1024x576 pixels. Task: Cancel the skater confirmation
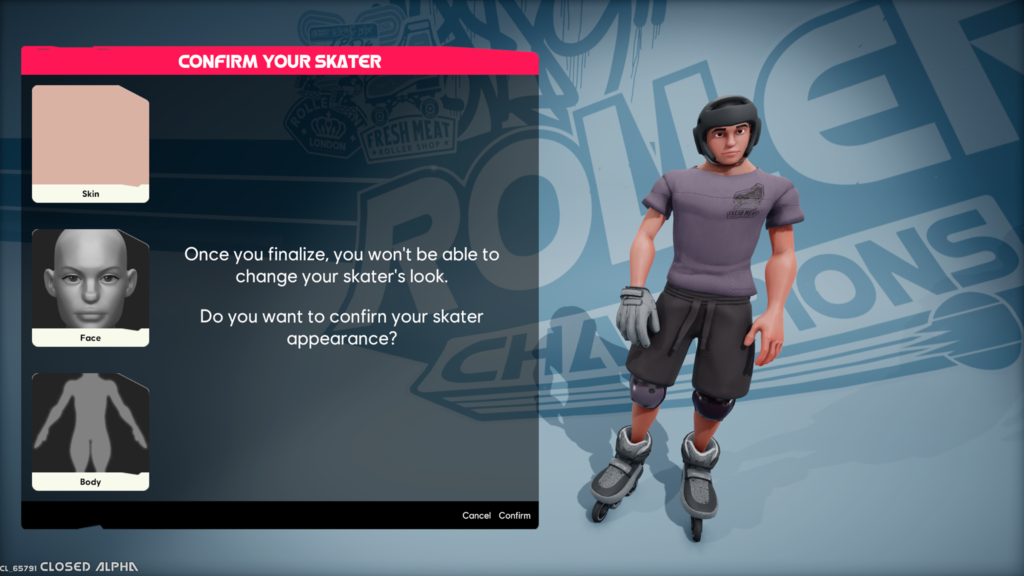(x=476, y=516)
